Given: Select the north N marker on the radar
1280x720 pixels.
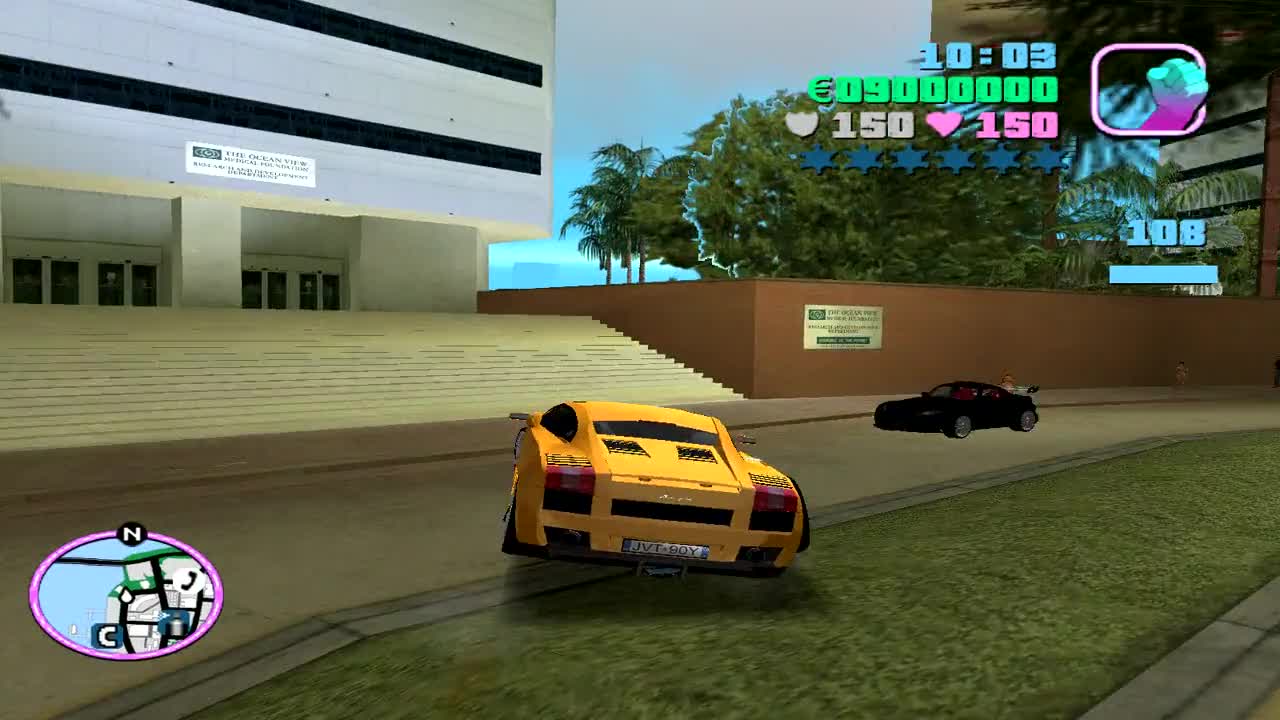Looking at the screenshot, I should [131, 533].
